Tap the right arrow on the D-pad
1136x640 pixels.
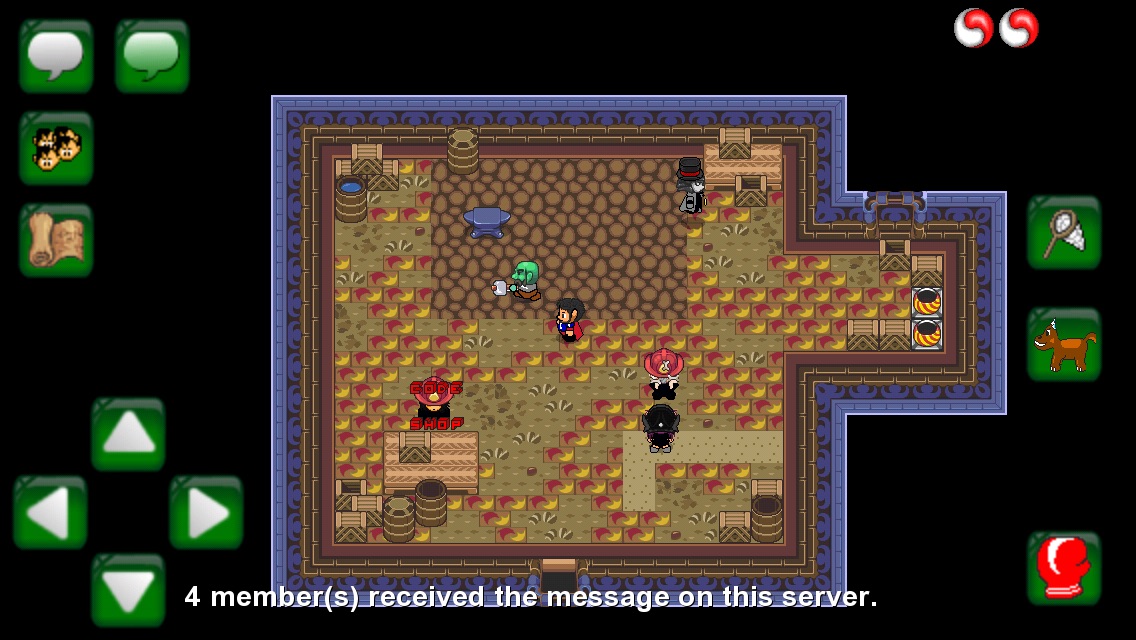point(206,512)
